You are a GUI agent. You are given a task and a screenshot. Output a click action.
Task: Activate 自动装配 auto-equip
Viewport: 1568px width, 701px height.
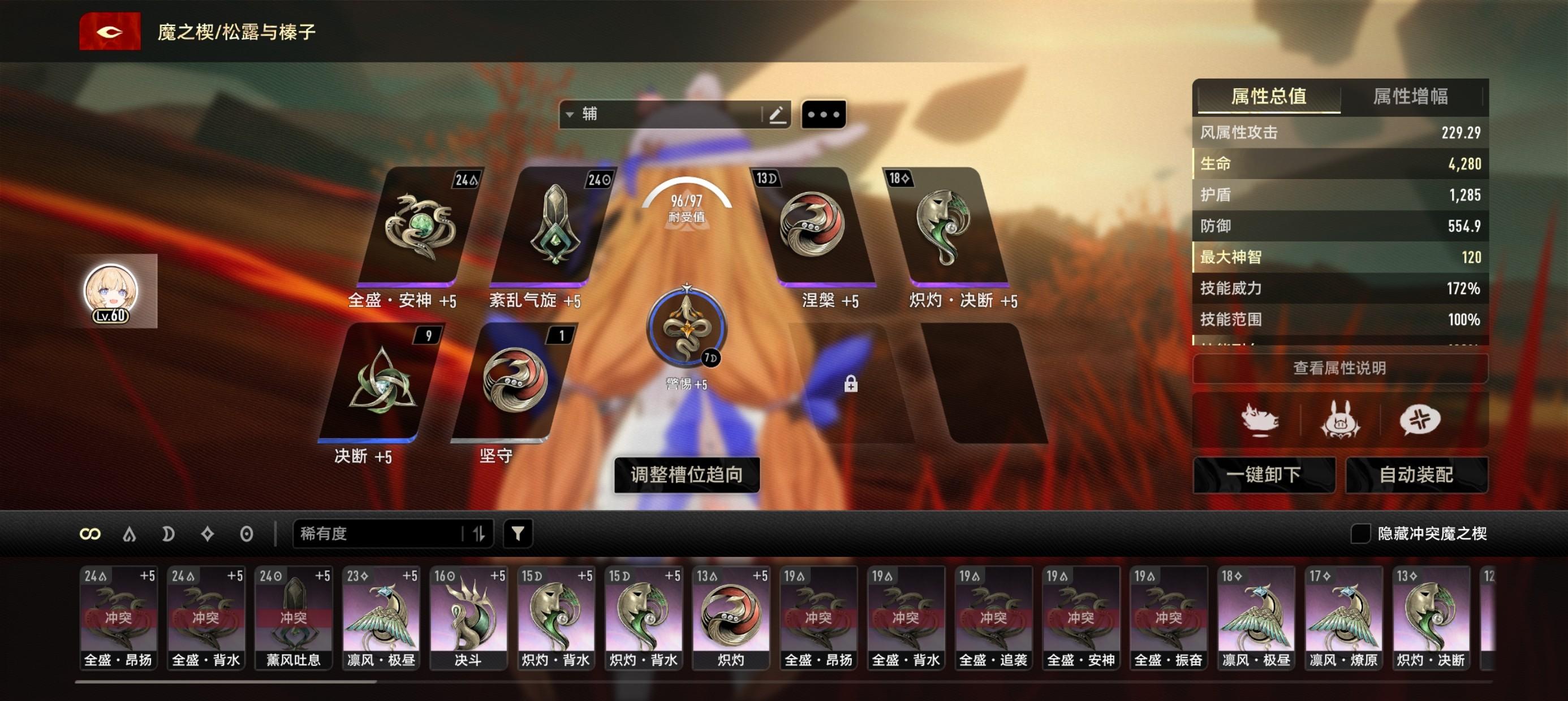1416,475
